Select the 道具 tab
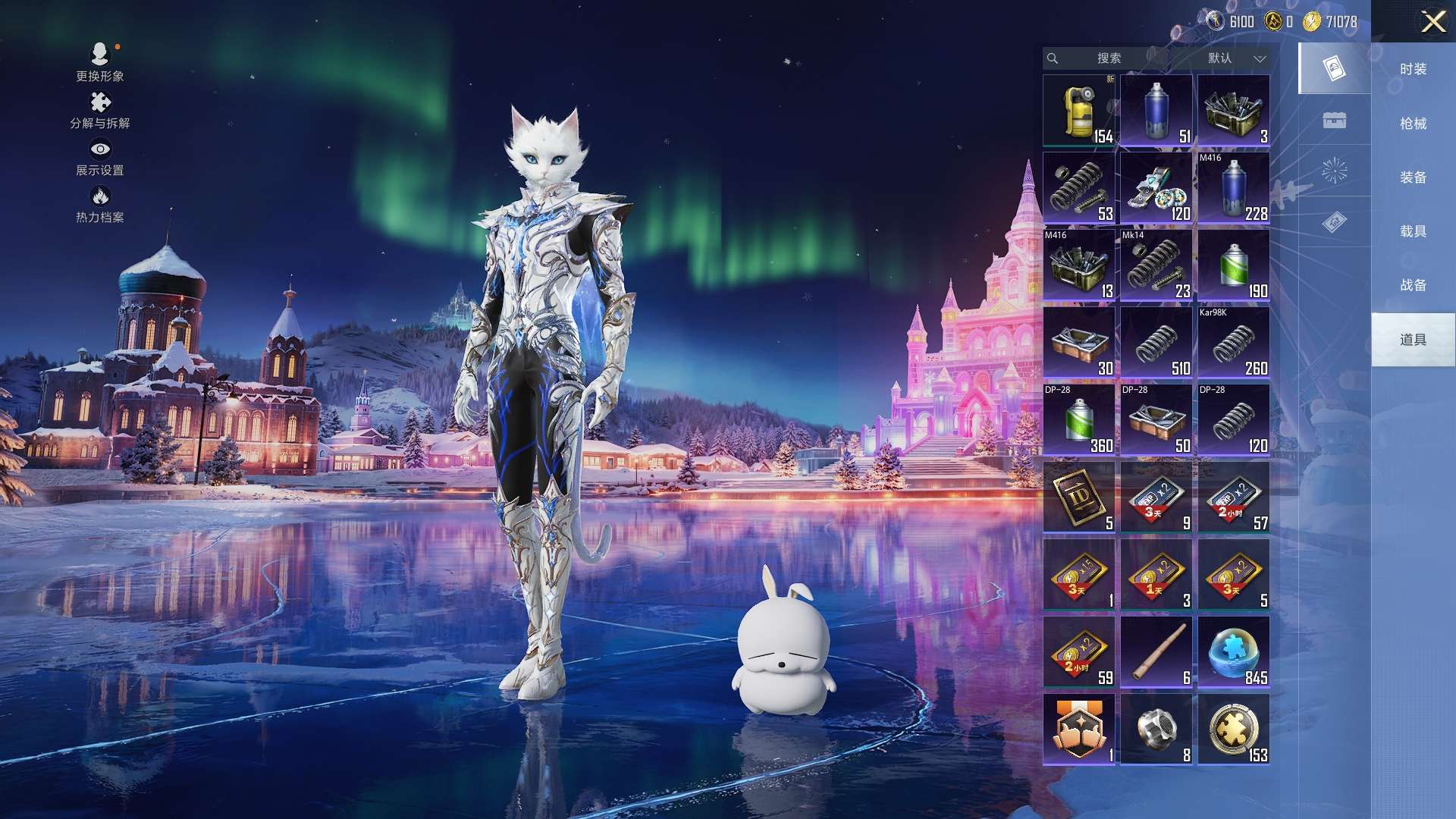 1413,340
